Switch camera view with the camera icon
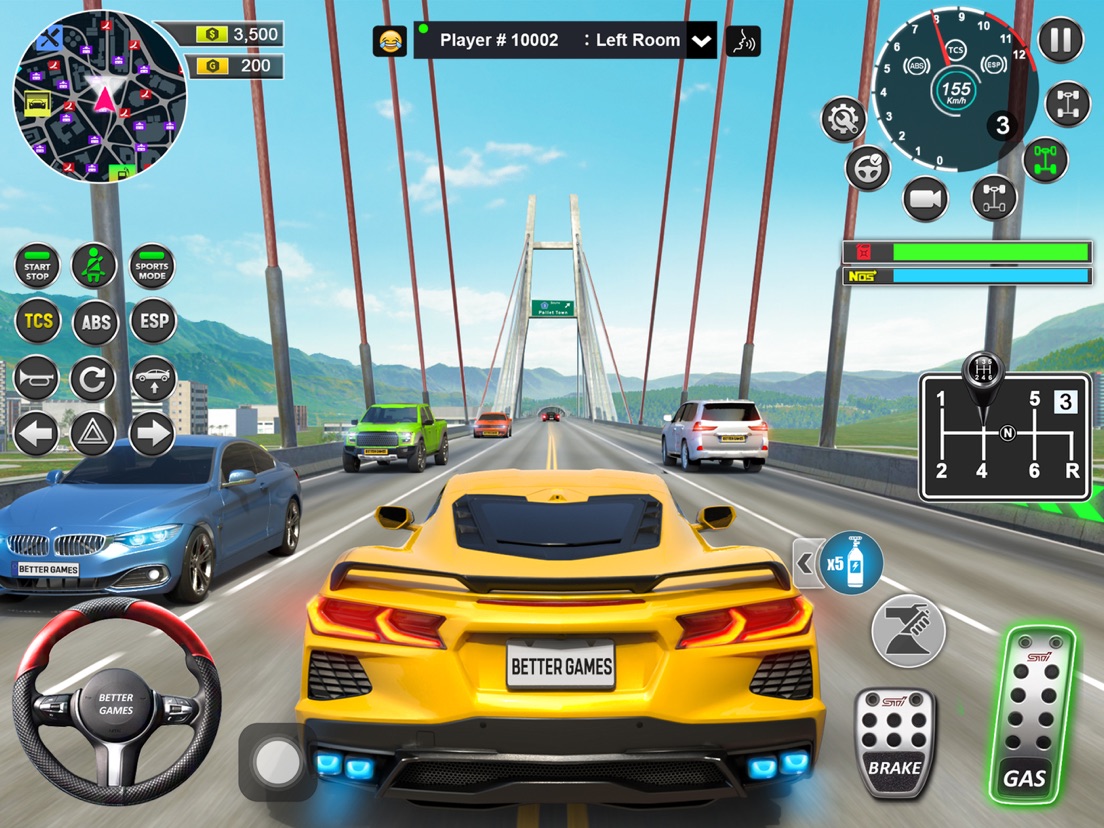Screen dimensions: 1104x828 click(925, 199)
